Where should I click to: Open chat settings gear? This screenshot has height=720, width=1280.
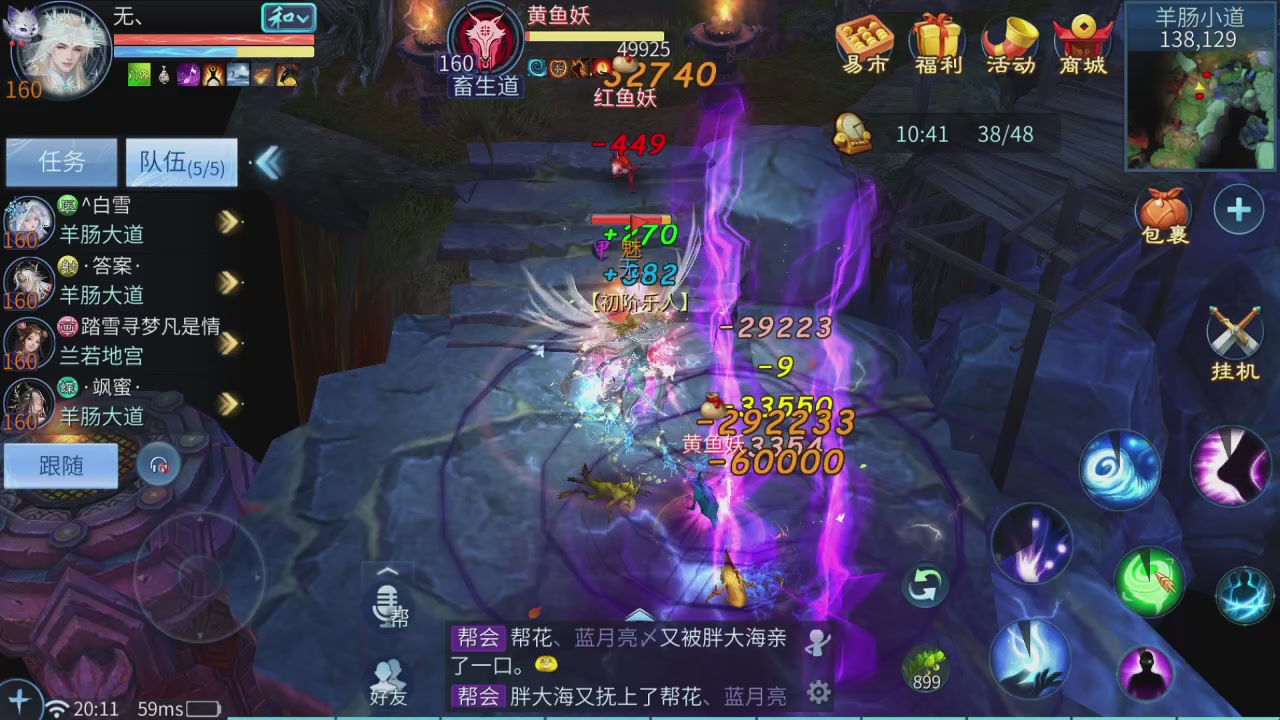click(x=818, y=692)
